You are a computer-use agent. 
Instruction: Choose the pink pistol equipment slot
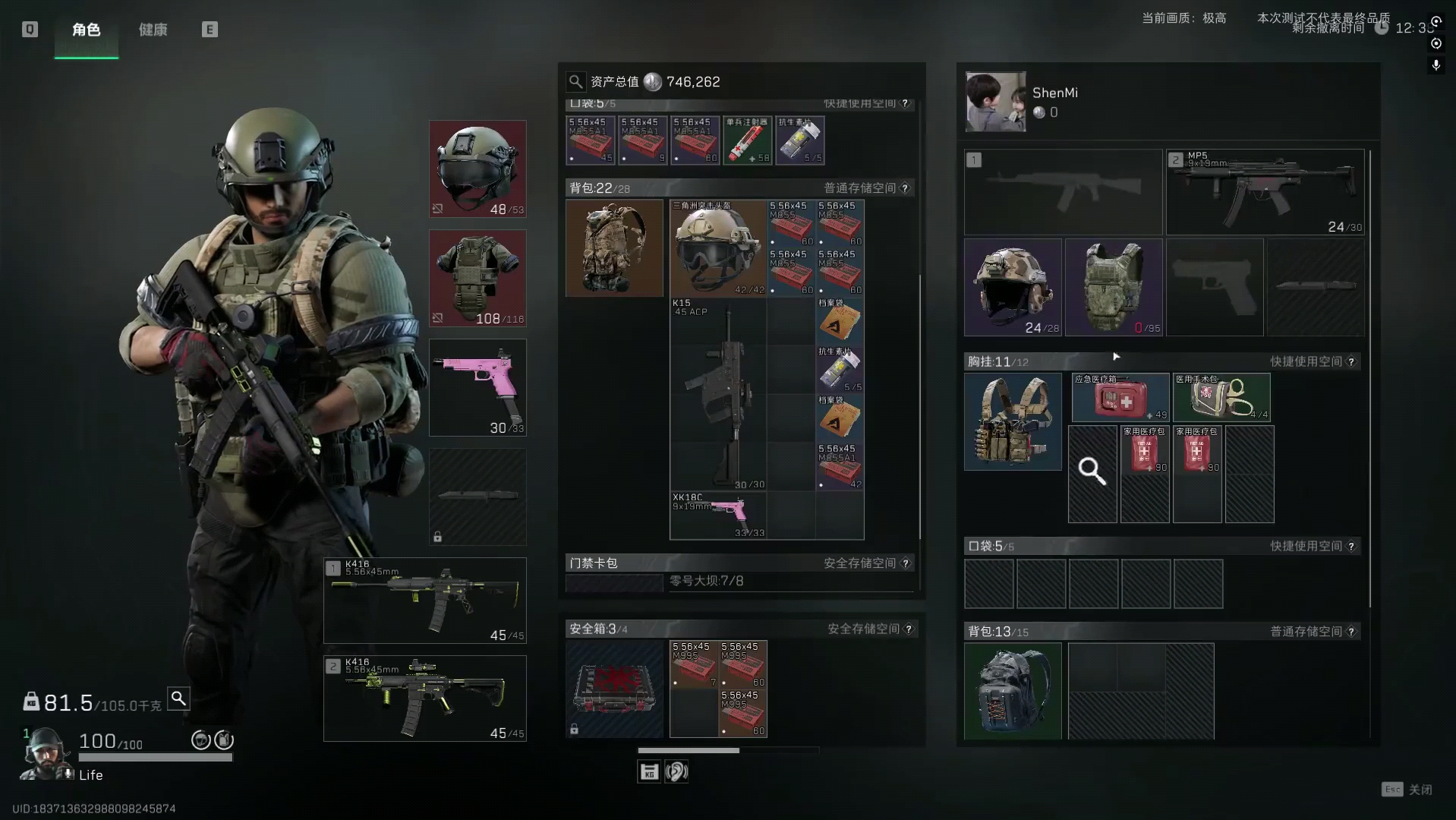477,387
